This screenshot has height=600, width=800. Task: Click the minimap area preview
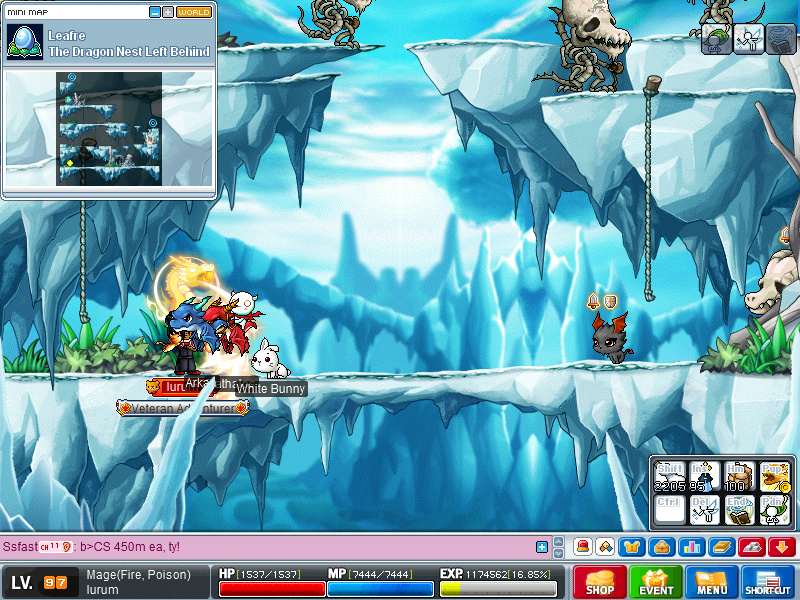(110, 128)
